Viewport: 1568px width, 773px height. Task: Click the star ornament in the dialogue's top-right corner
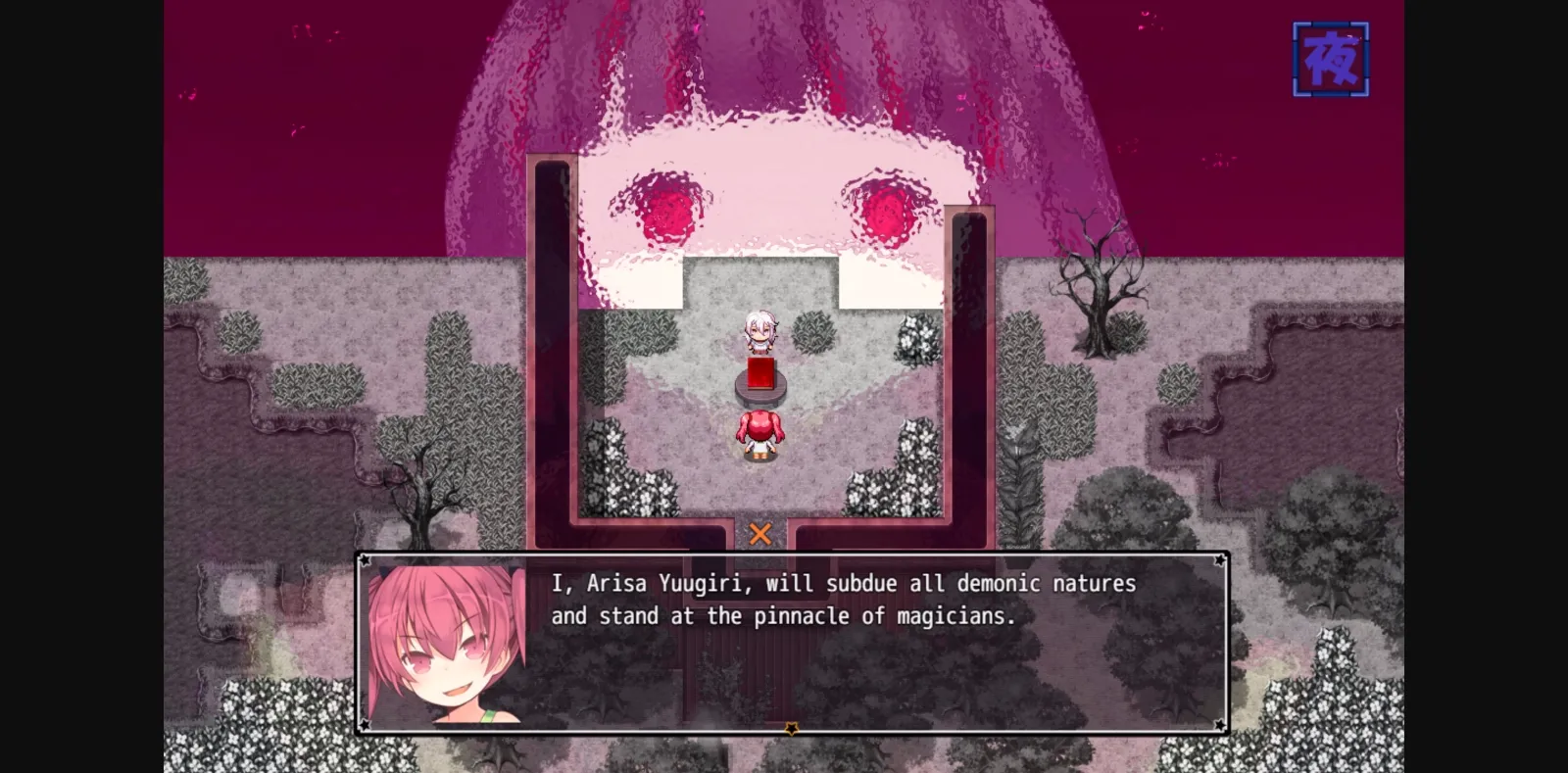click(1218, 560)
